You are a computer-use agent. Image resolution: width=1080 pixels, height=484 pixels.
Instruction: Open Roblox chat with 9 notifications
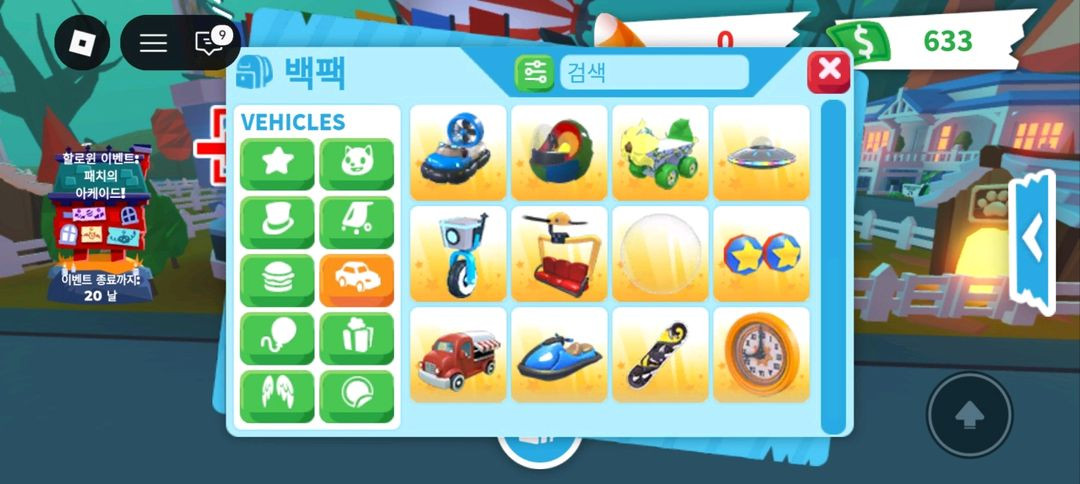pos(211,42)
